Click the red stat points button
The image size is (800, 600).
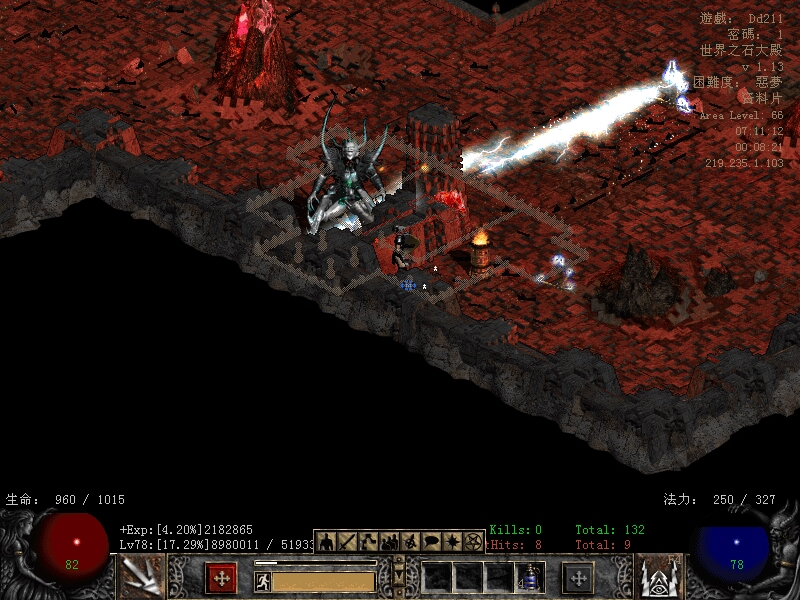pyautogui.click(x=221, y=578)
